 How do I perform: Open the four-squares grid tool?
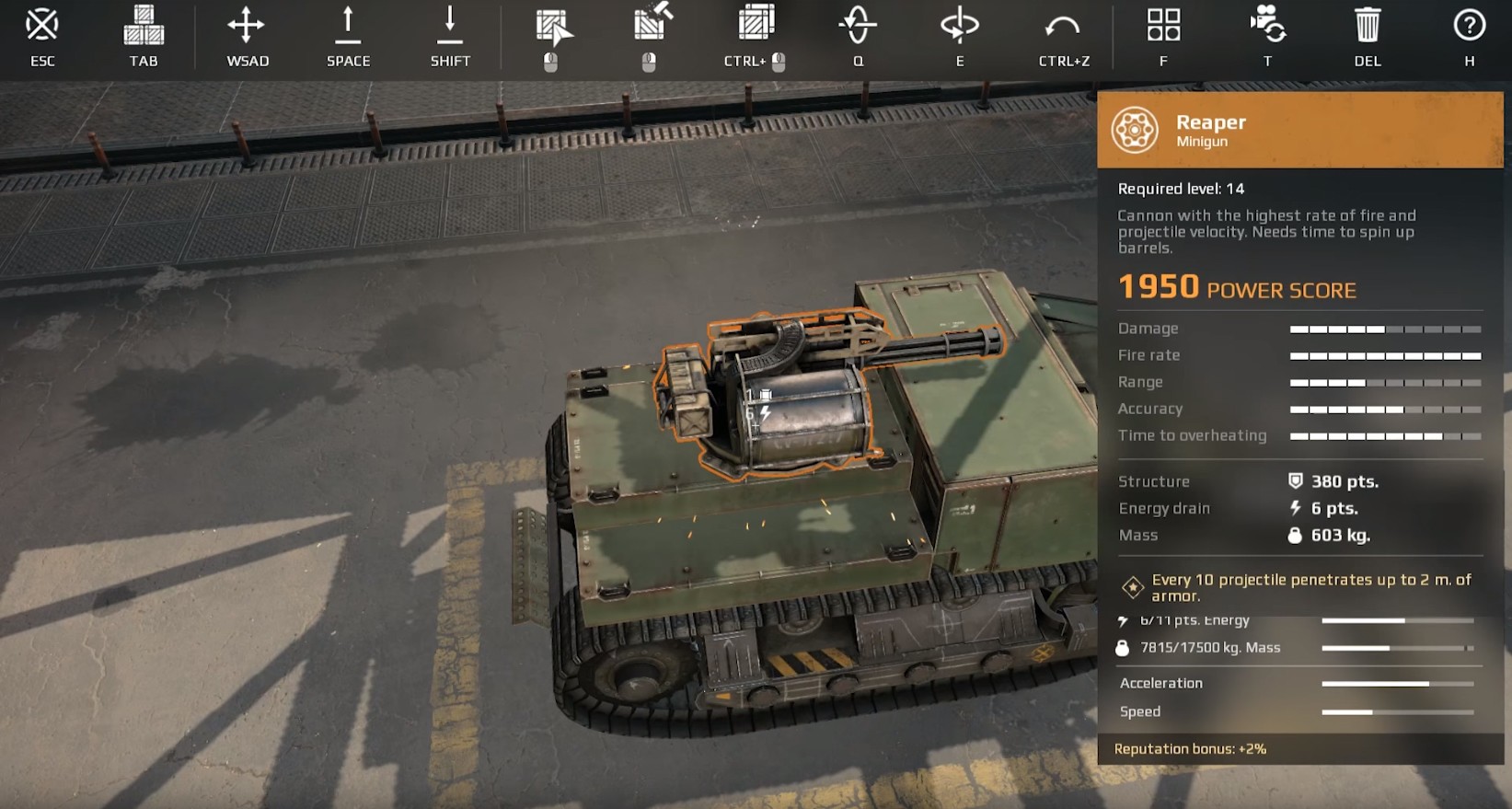pos(1163,26)
